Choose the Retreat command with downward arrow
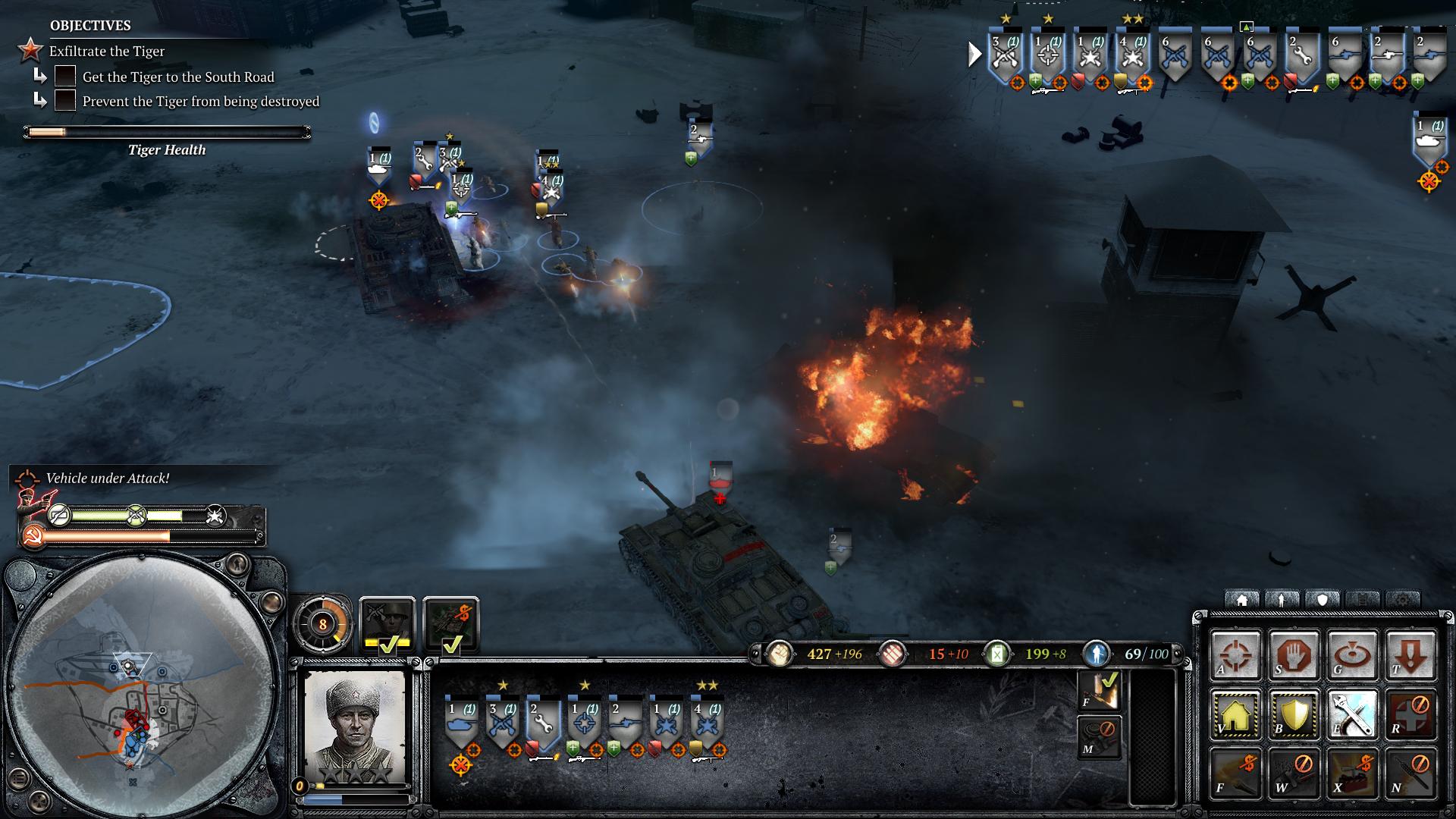 pos(1410,654)
